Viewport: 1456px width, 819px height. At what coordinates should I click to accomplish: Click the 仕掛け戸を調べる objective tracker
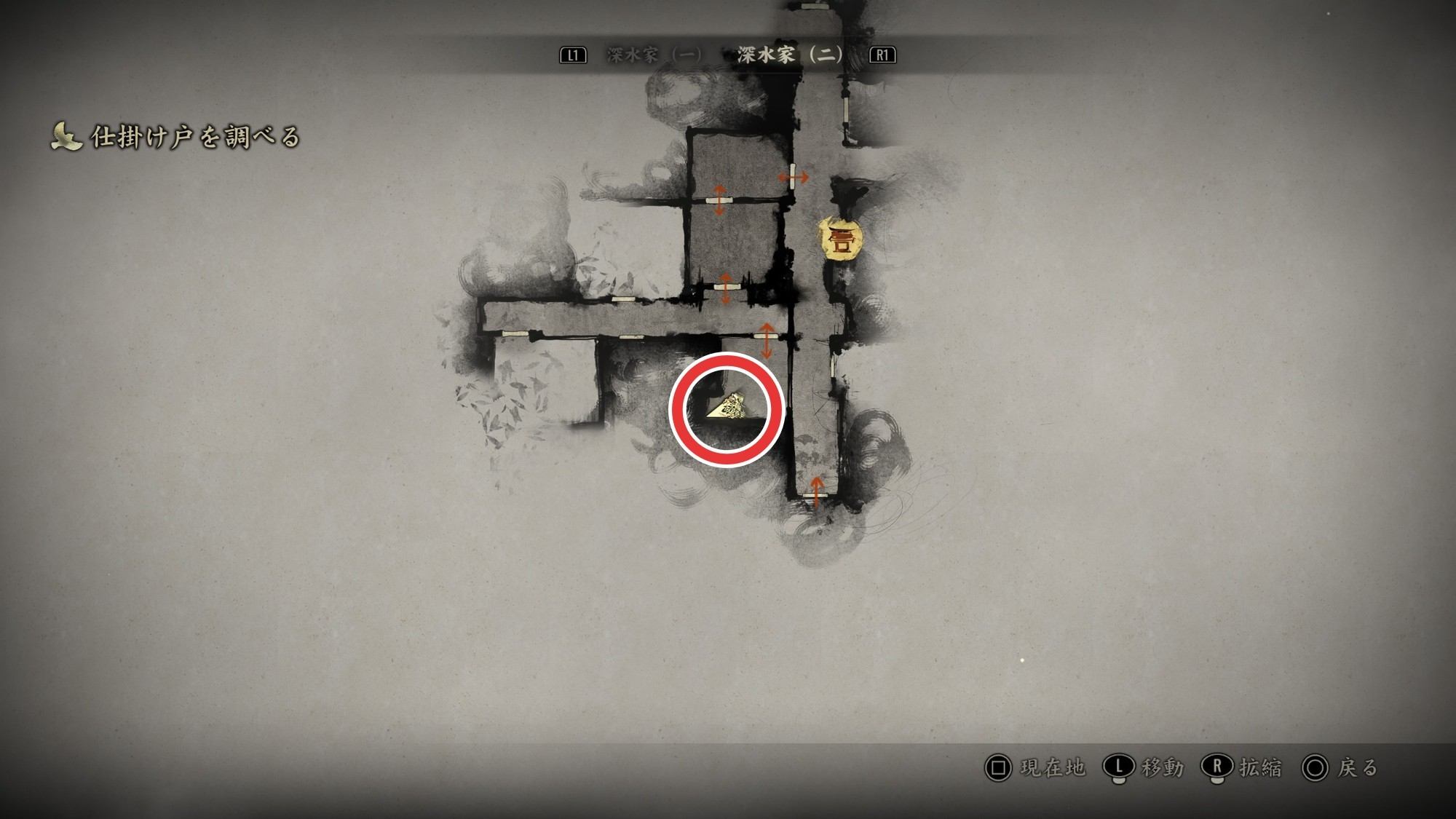click(176, 137)
